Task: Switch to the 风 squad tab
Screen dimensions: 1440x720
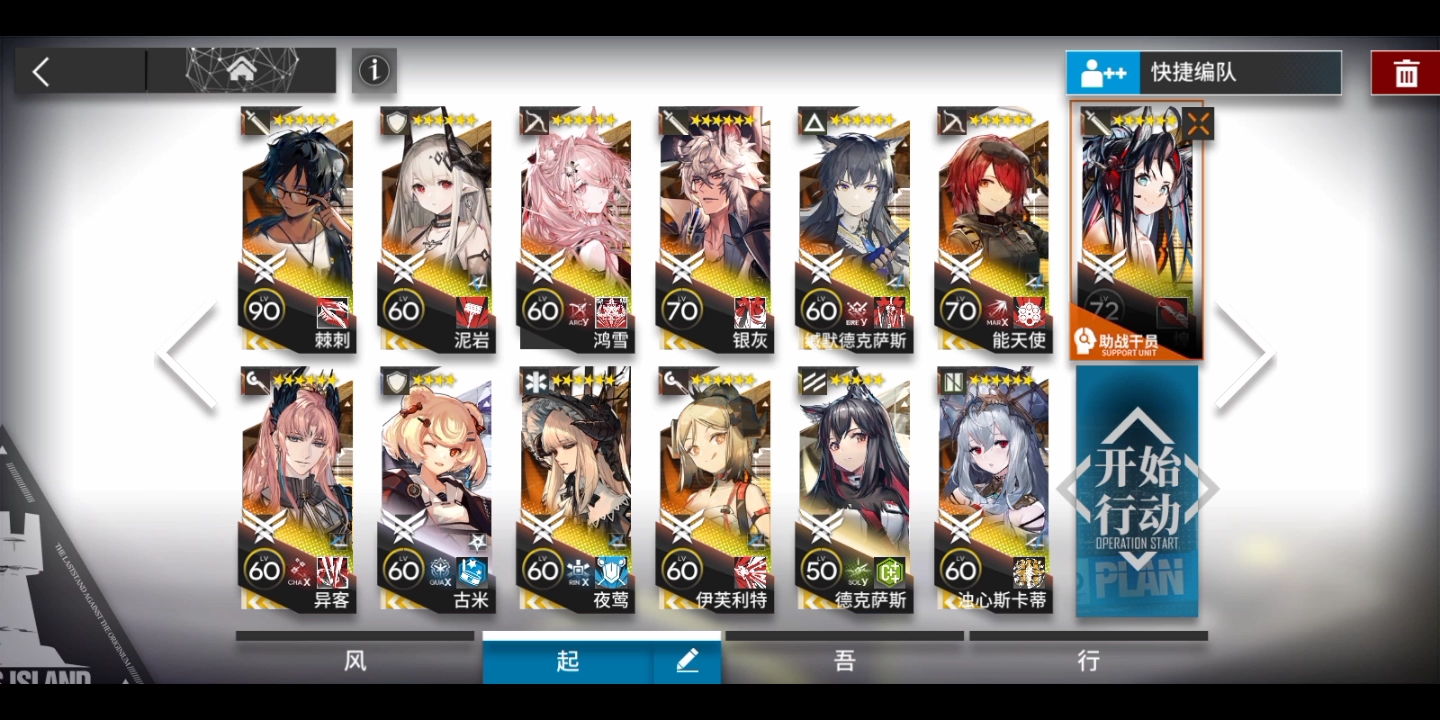Action: pos(355,661)
